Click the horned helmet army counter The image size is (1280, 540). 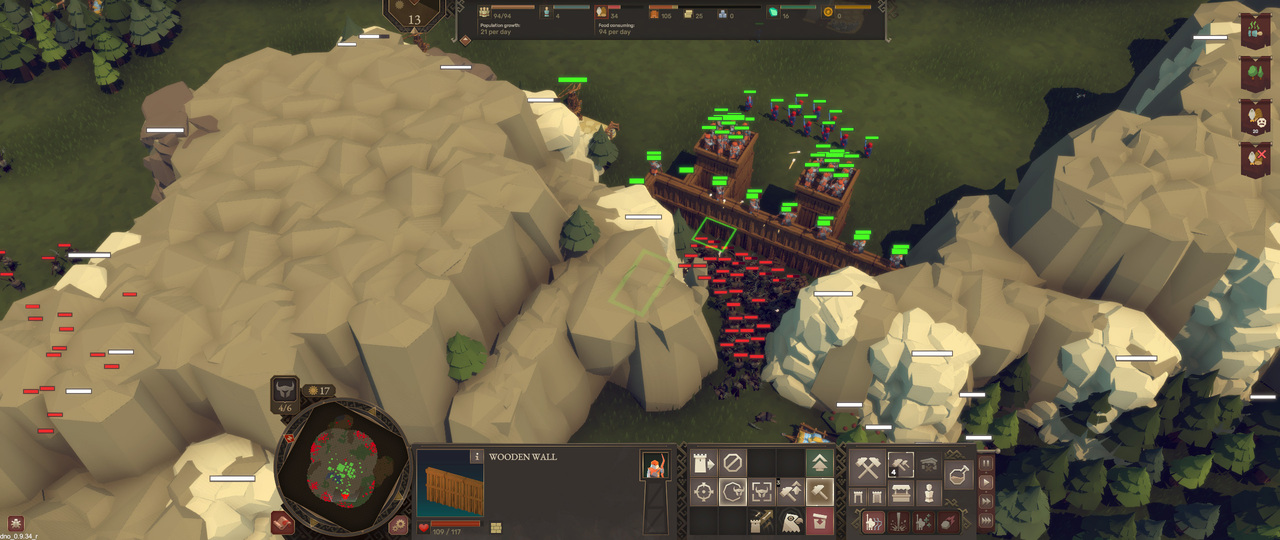click(285, 392)
